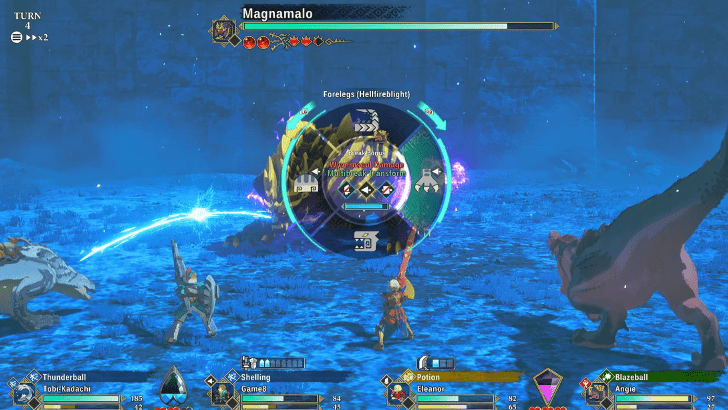The width and height of the screenshot is (728, 410).
Task: Select Eleanor's Potion action panel
Action: (x=450, y=391)
